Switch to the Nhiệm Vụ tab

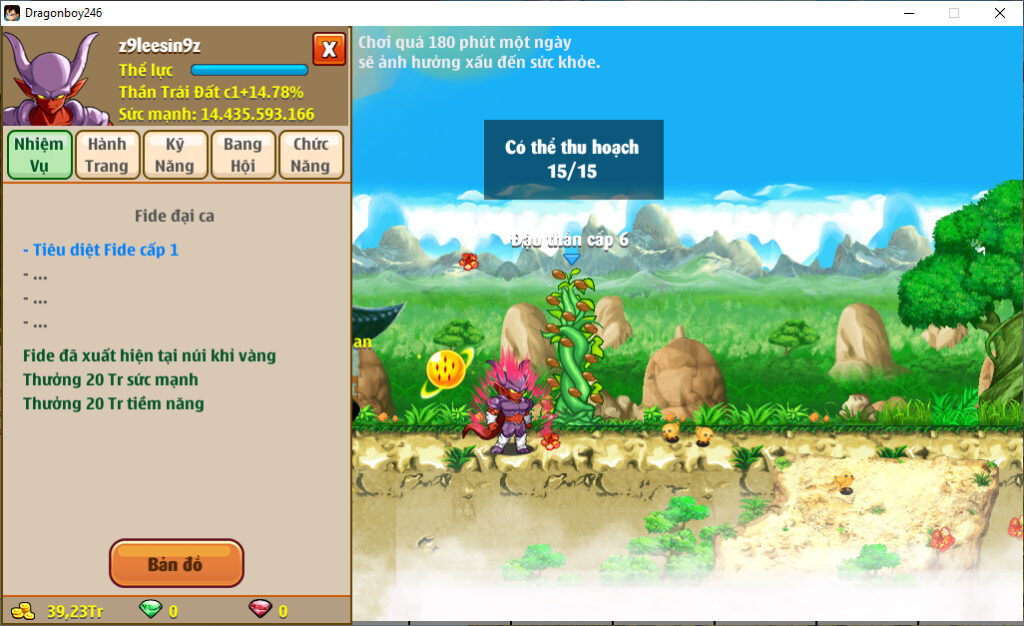click(39, 155)
